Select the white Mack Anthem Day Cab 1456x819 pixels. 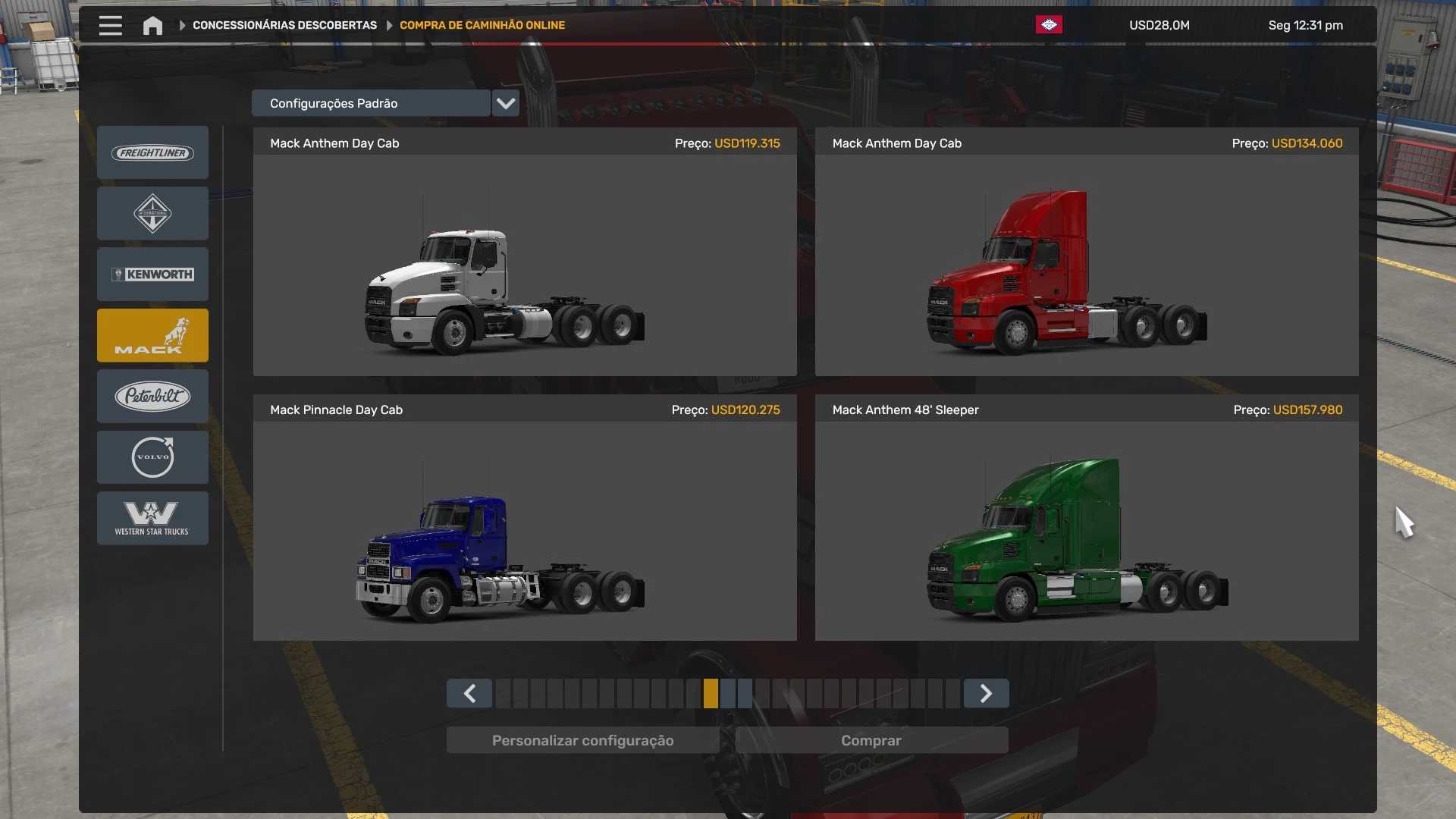525,265
